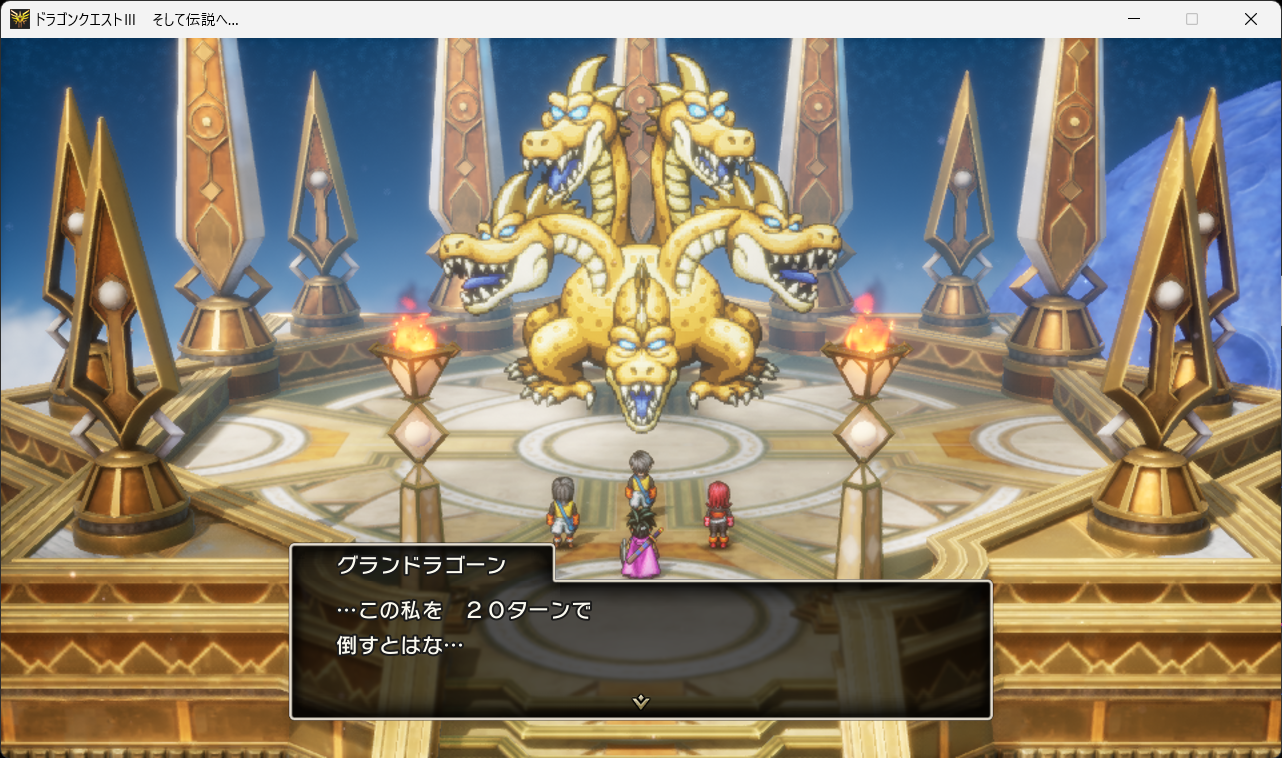Click the maximize window button
The image size is (1282, 758).
pyautogui.click(x=1193, y=18)
